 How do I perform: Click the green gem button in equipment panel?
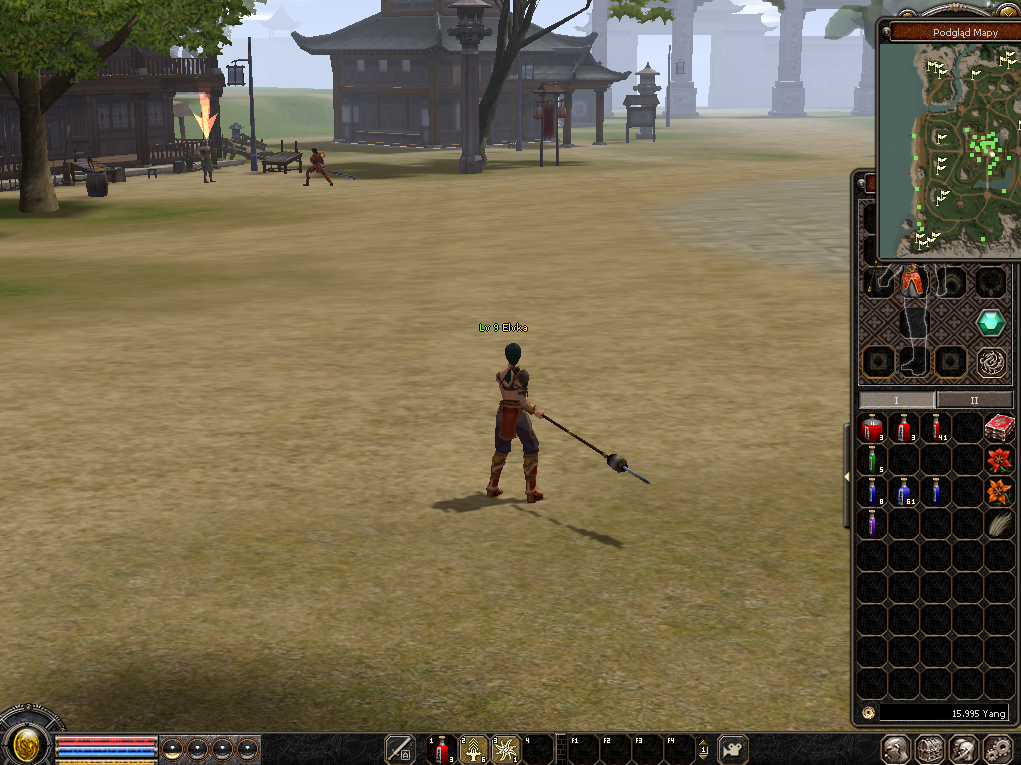point(991,322)
